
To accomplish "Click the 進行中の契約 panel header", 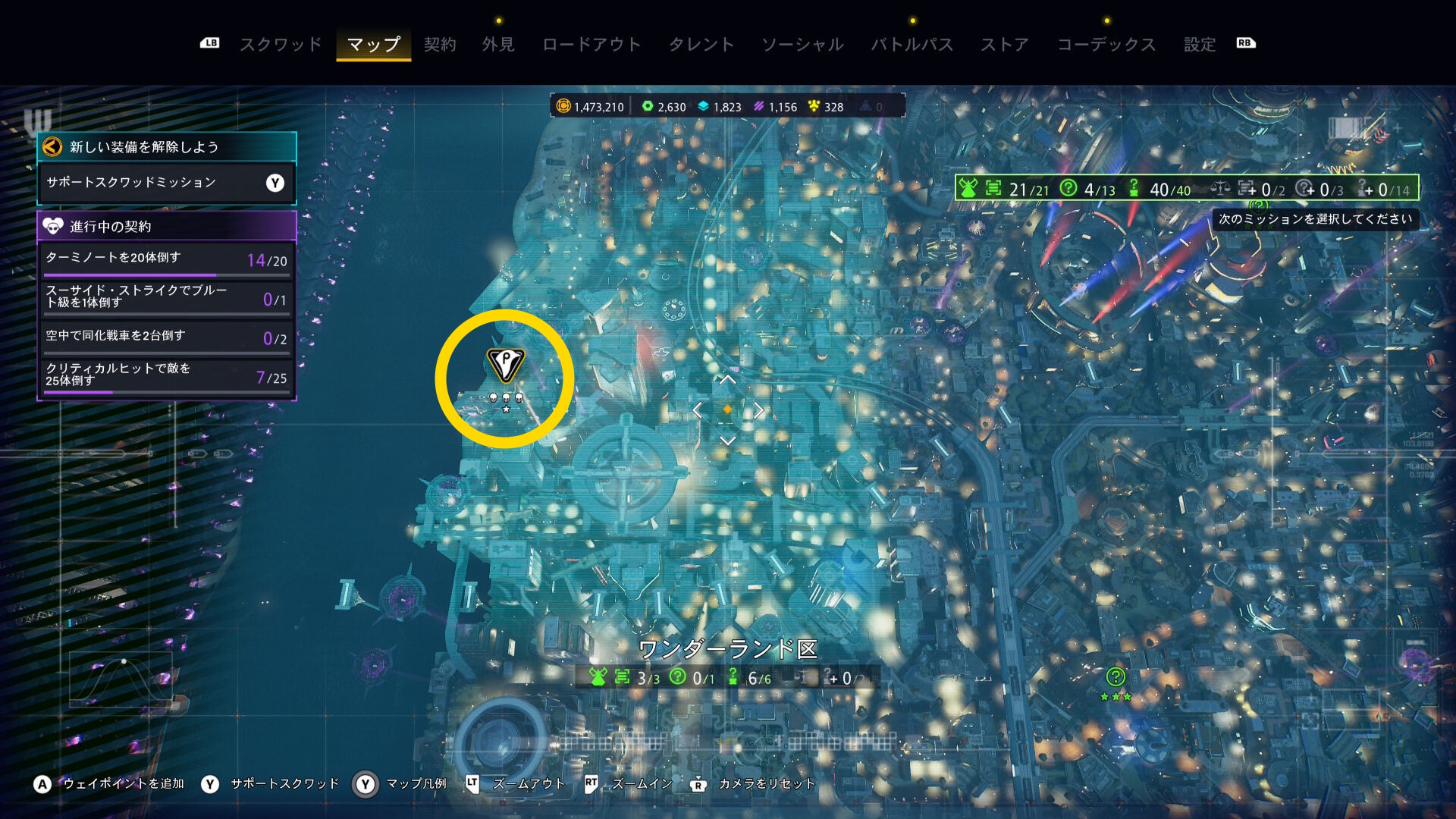I will (166, 226).
